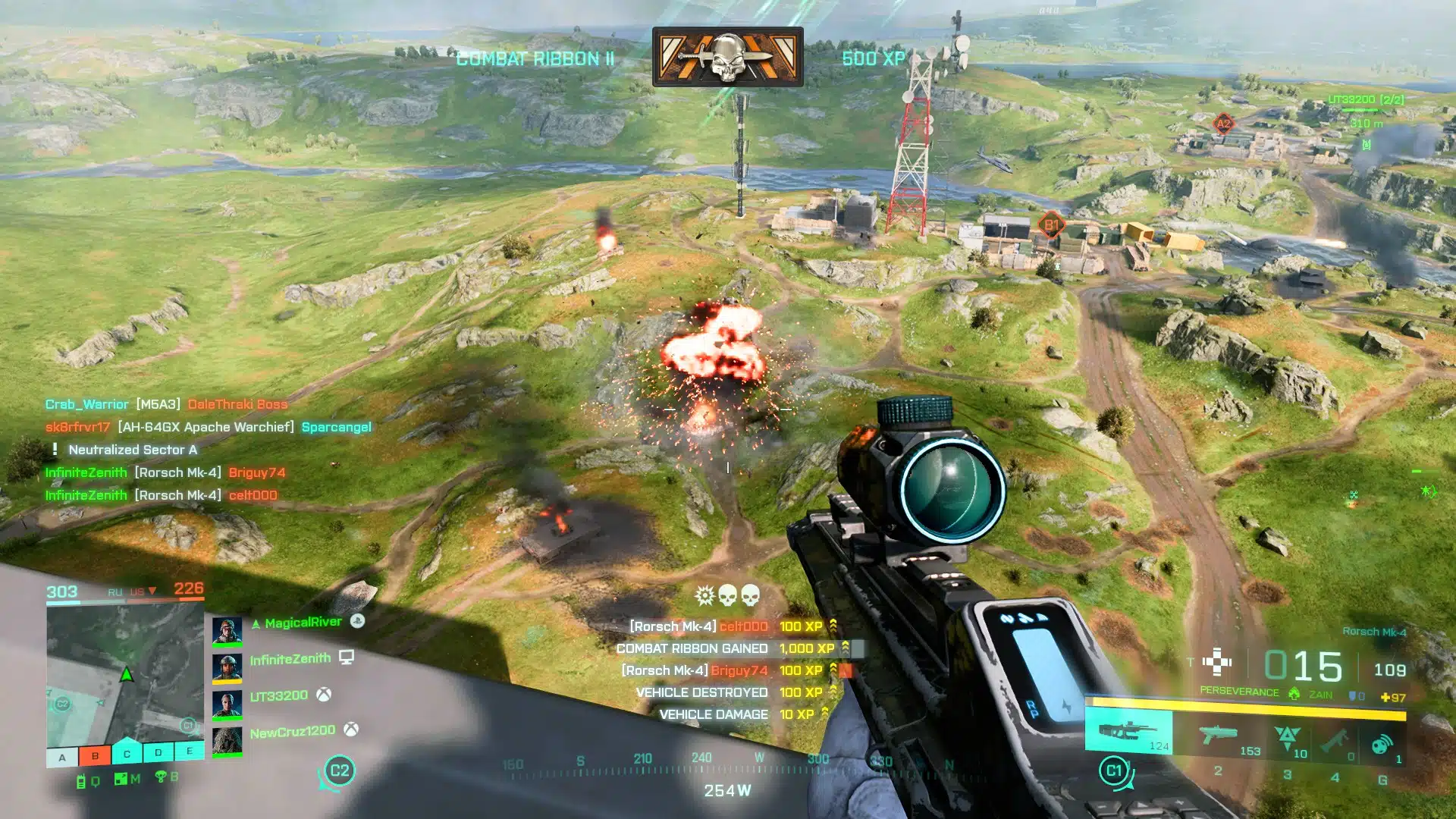Choose sector C on the objective bar
Viewport: 1456px width, 819px height.
point(127,754)
